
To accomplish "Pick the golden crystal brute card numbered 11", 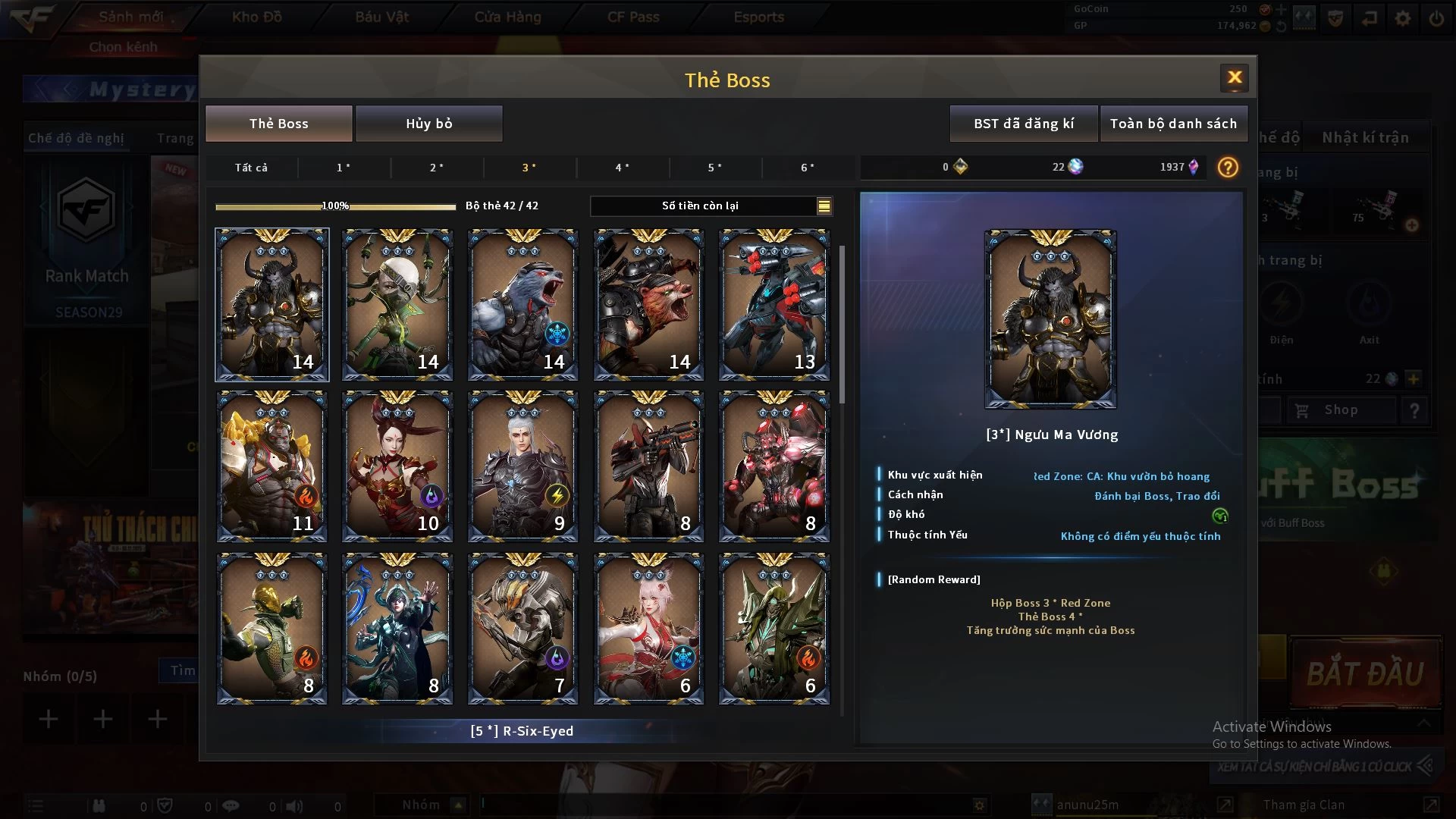I will click(272, 466).
